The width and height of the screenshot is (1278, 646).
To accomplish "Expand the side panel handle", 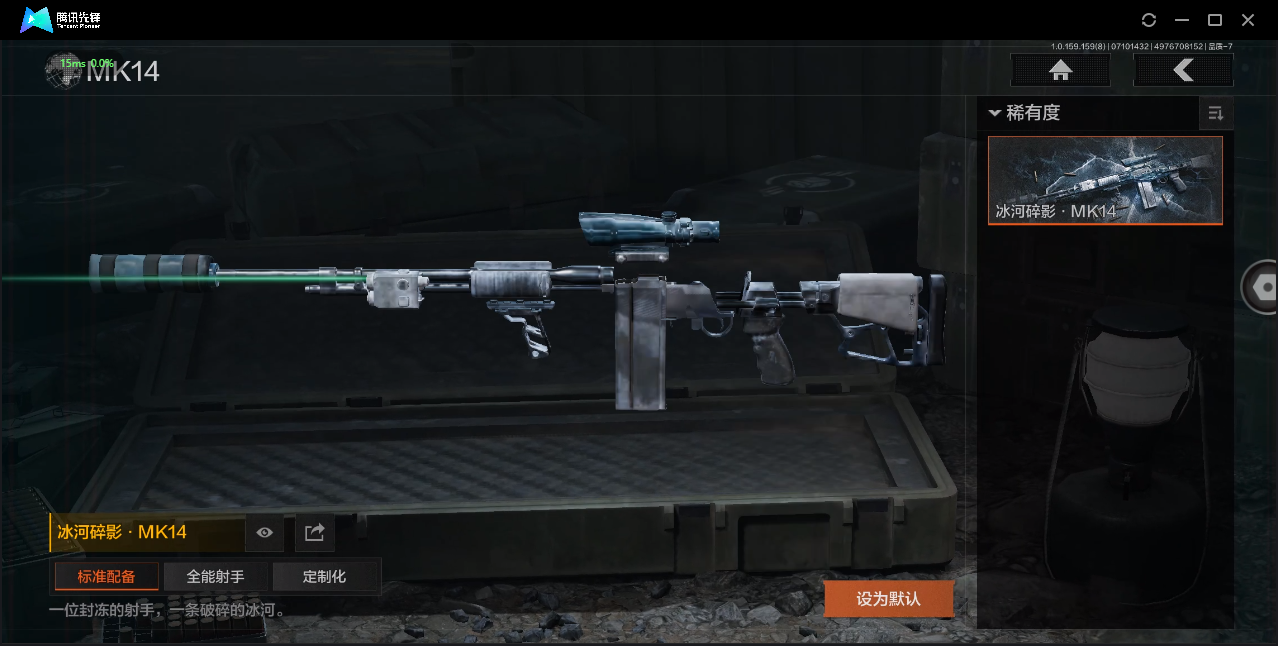I will click(x=1261, y=288).
